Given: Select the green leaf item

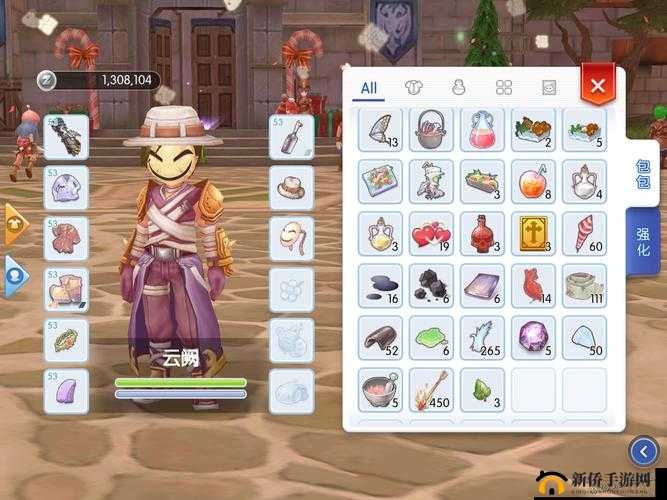Looking at the screenshot, I should [482, 389].
